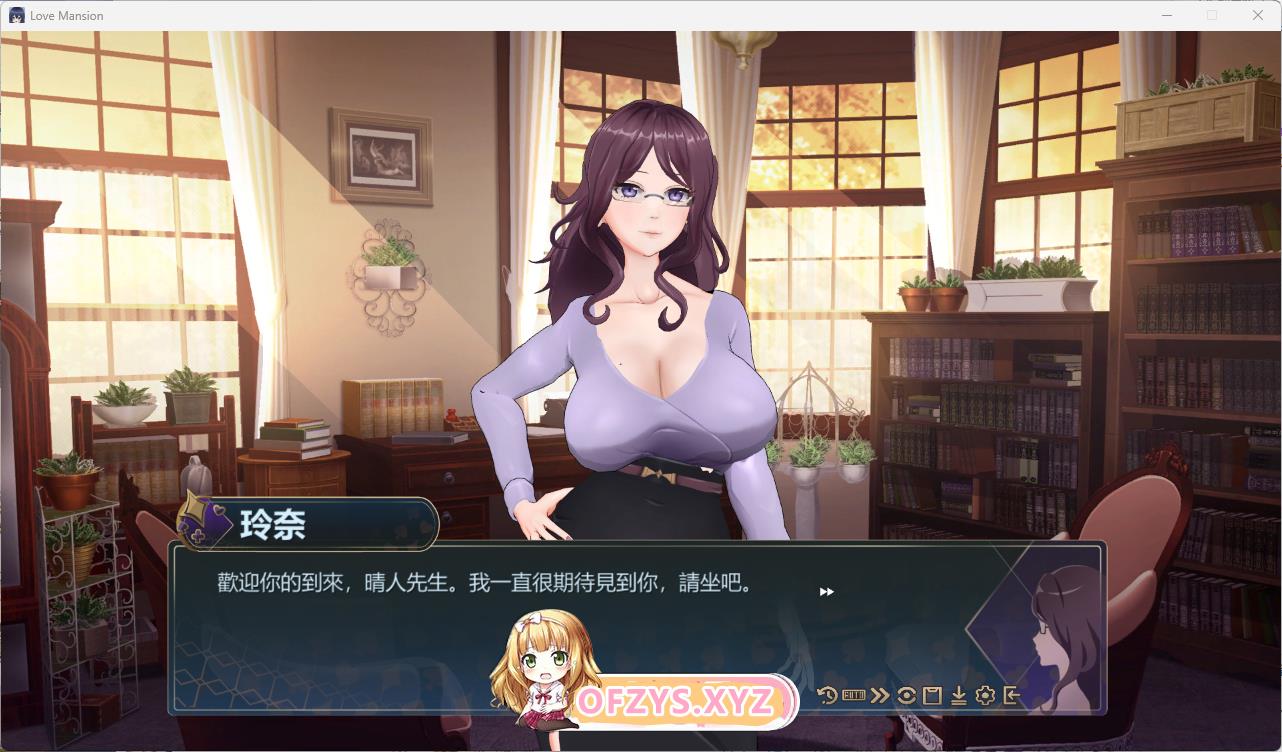Open settings with the gear icon

tap(985, 695)
